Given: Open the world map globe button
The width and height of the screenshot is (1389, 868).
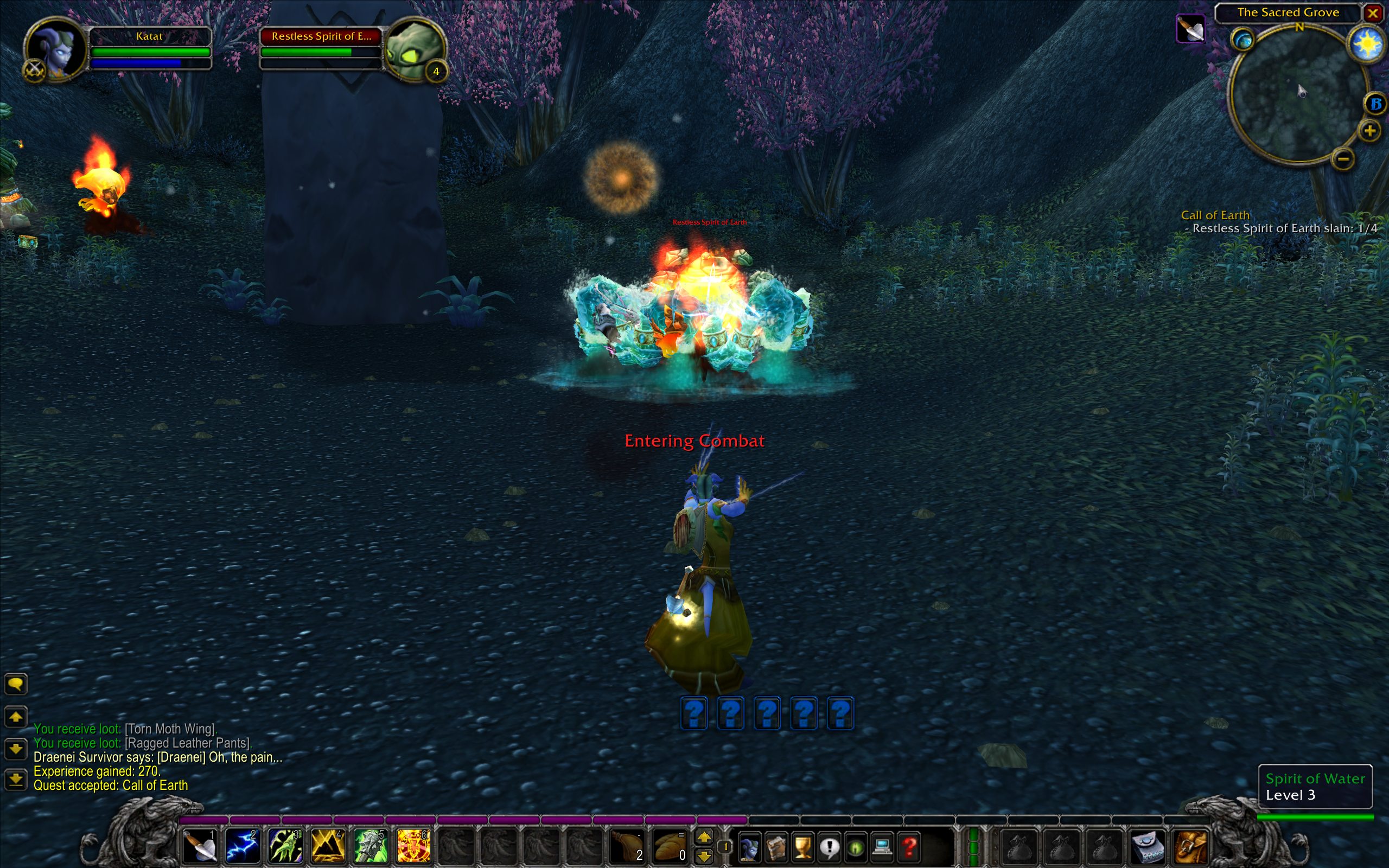Looking at the screenshot, I should click(x=1243, y=40).
